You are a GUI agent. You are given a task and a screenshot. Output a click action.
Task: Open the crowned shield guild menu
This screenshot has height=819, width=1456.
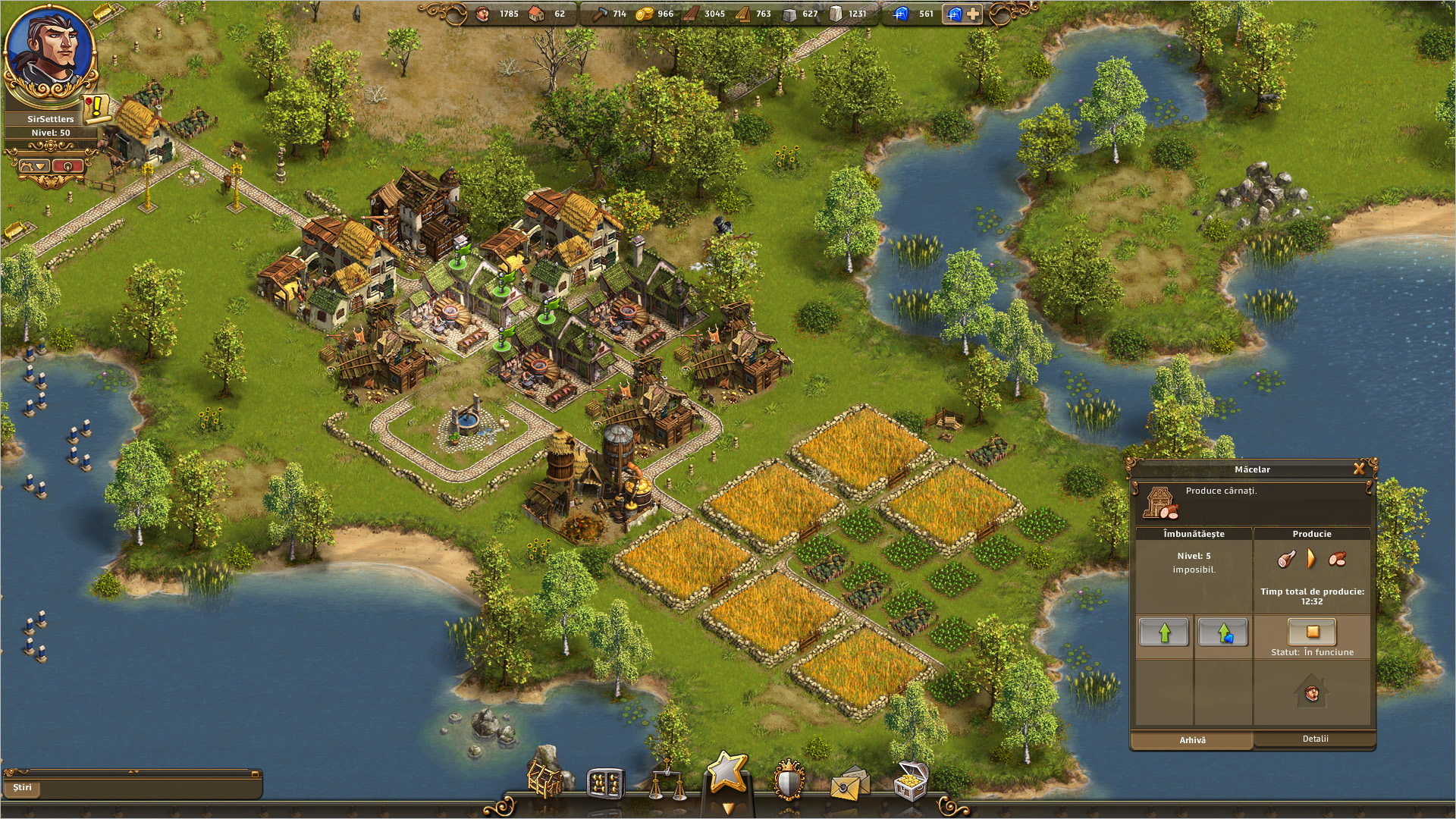(789, 781)
